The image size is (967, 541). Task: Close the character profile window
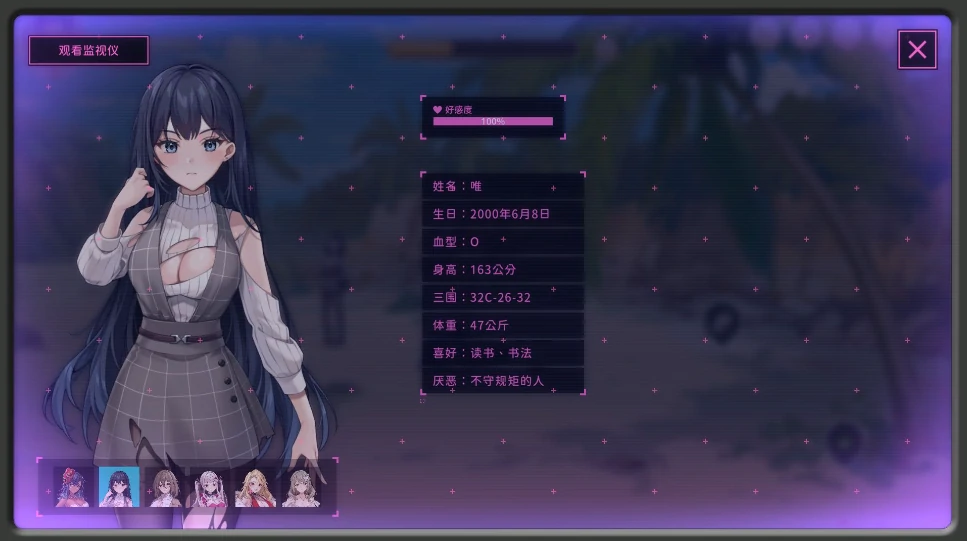point(917,50)
